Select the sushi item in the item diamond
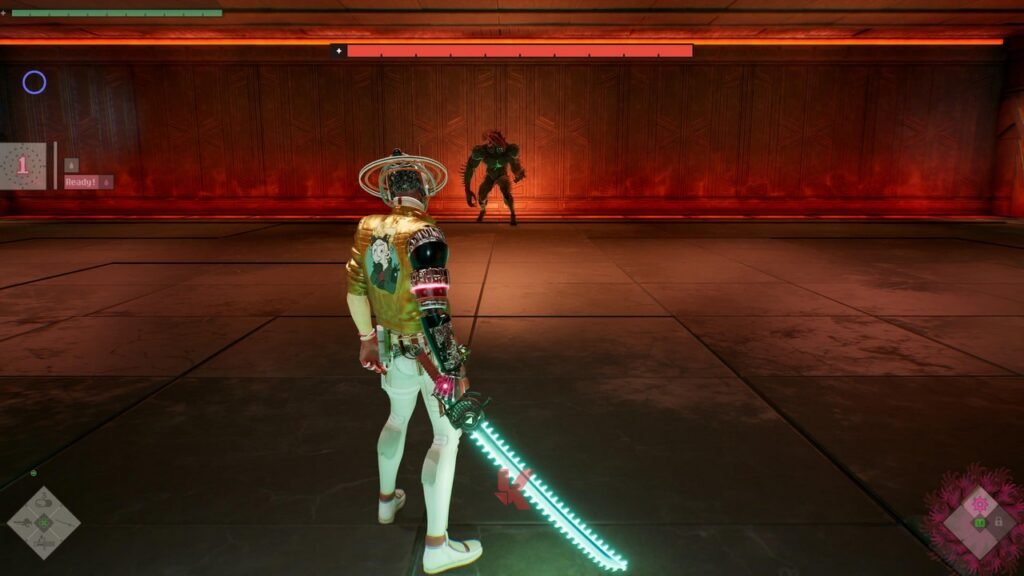 pyautogui.click(x=43, y=503)
